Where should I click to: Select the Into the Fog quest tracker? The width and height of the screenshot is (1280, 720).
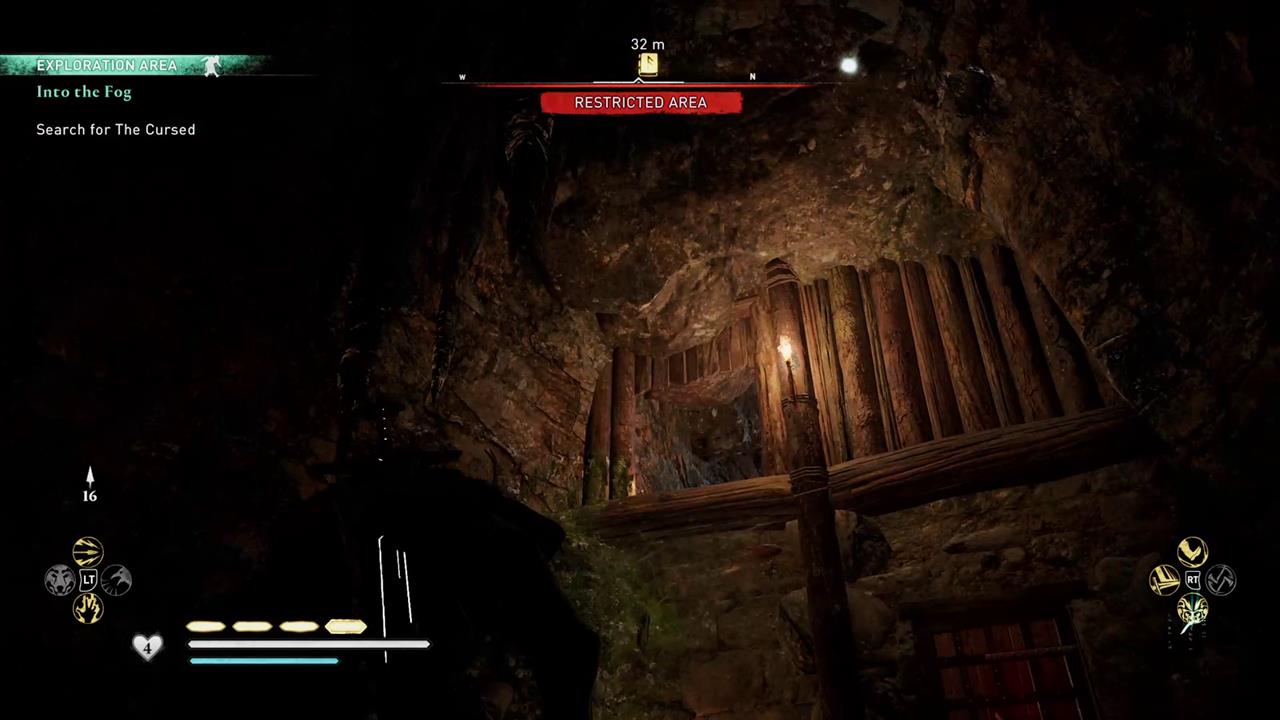[84, 92]
